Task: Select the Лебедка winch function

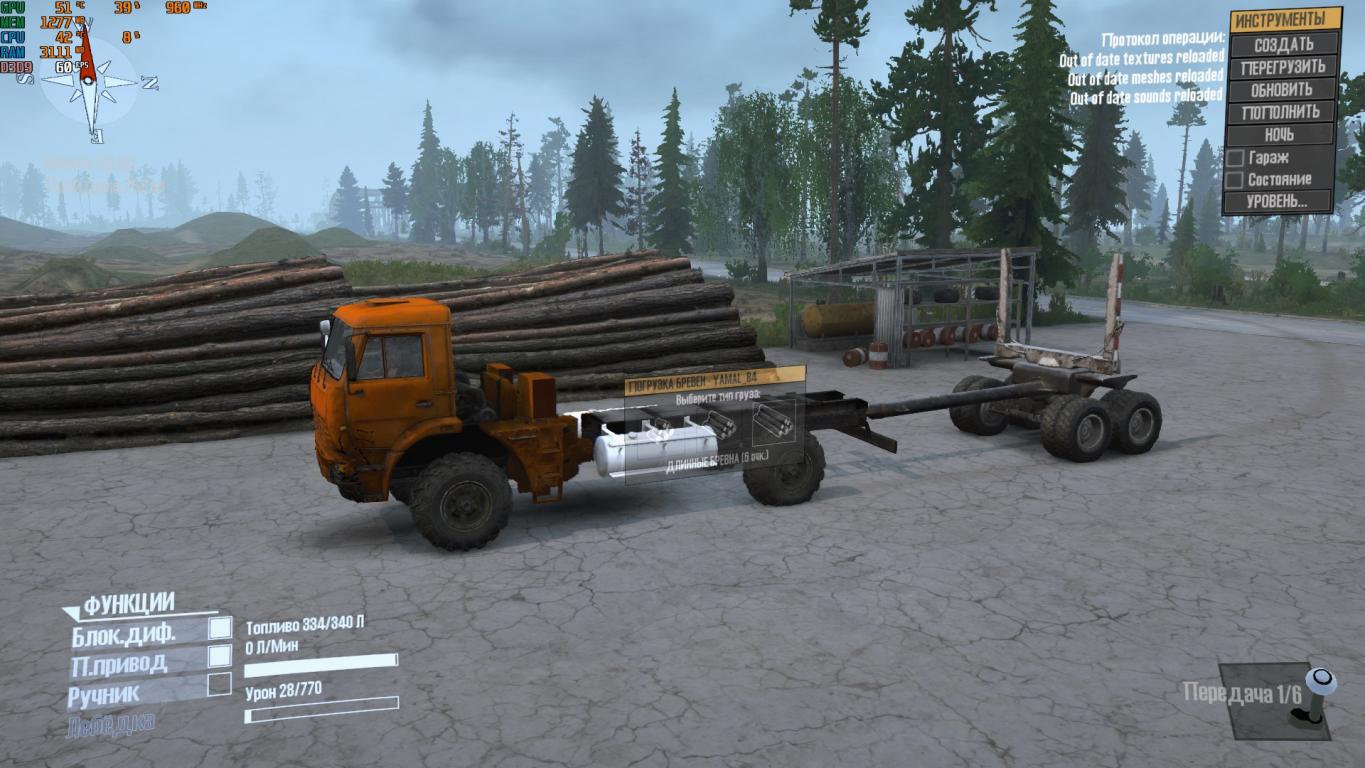Action: pos(111,725)
